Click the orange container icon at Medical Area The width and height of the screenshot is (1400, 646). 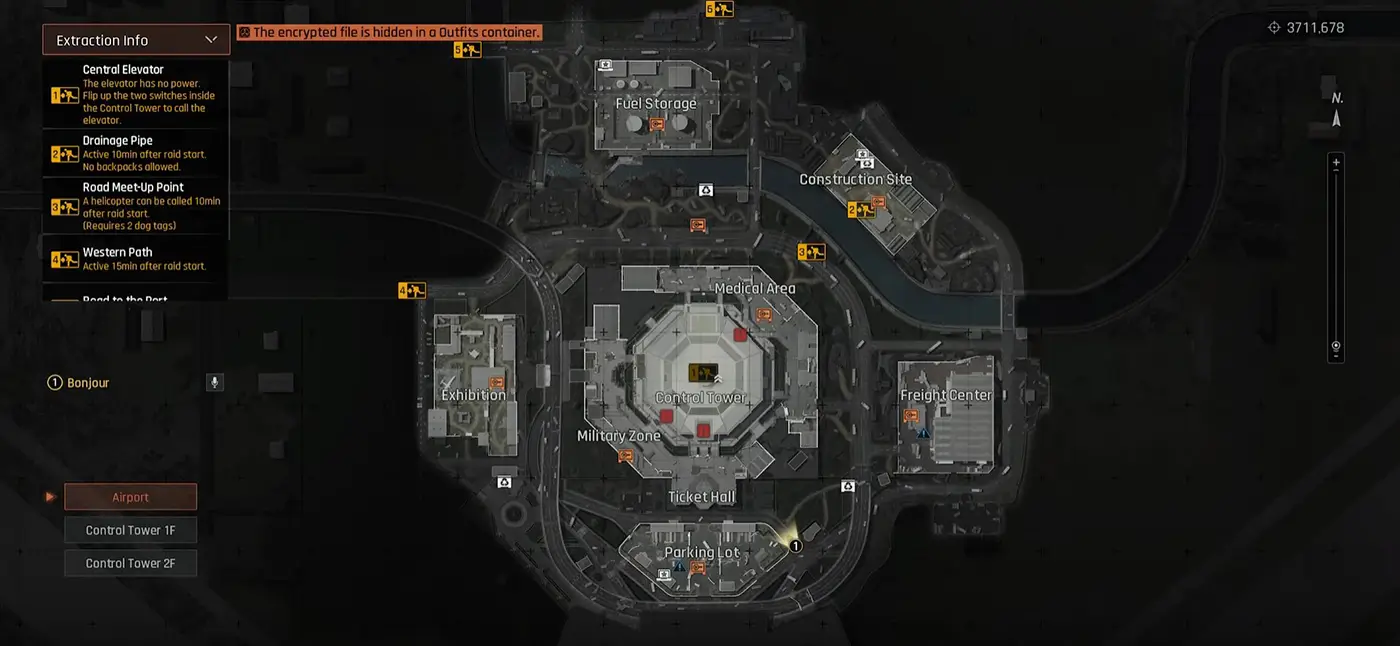[765, 315]
